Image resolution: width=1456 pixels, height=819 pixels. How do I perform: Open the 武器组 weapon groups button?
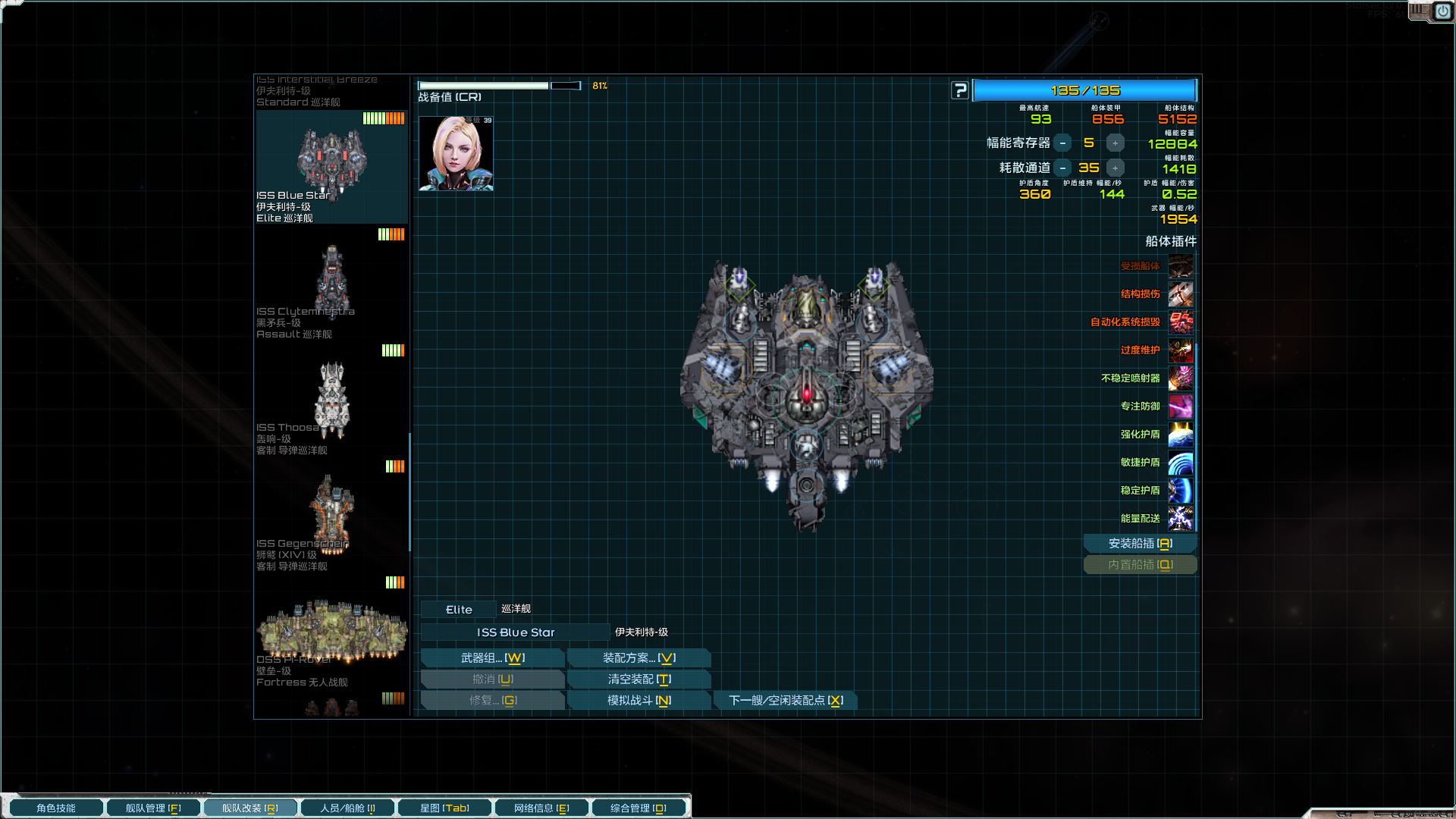[x=492, y=658]
